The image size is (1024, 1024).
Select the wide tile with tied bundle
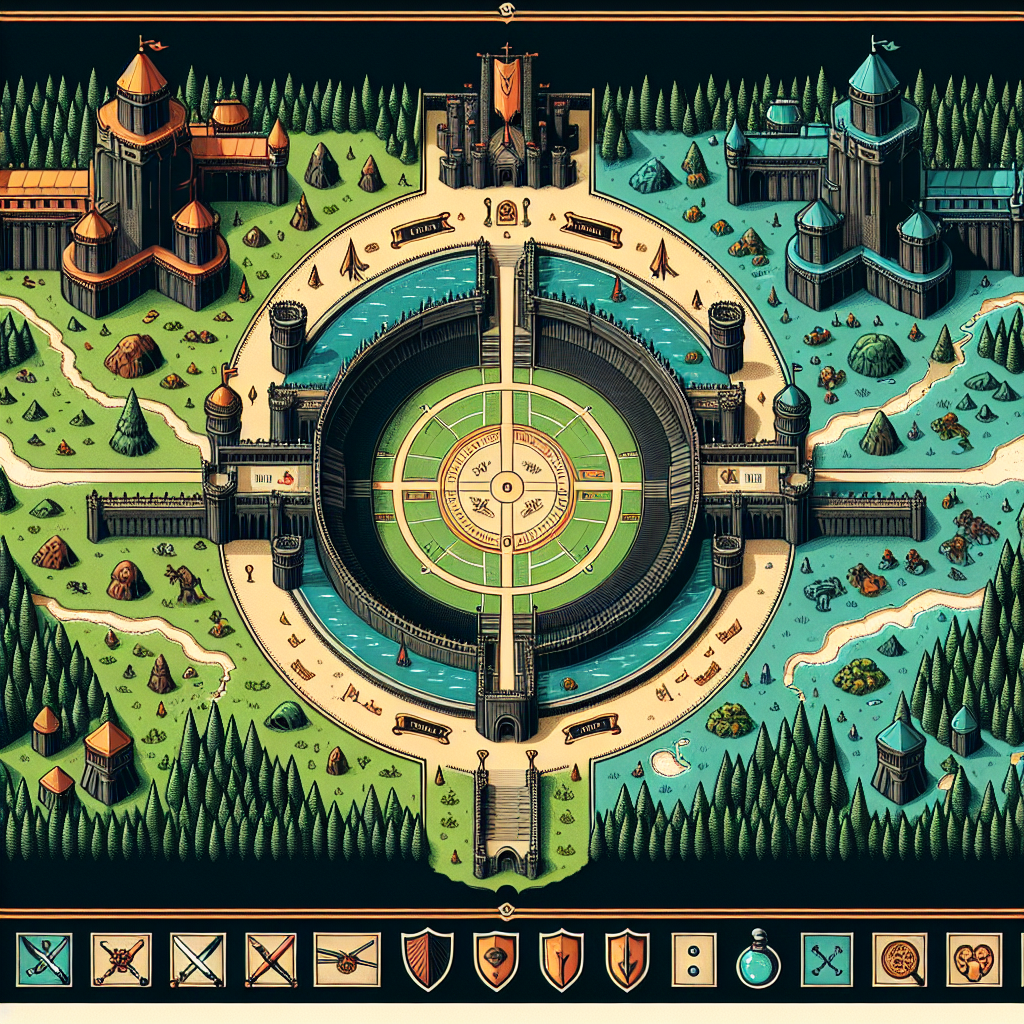[x=347, y=960]
